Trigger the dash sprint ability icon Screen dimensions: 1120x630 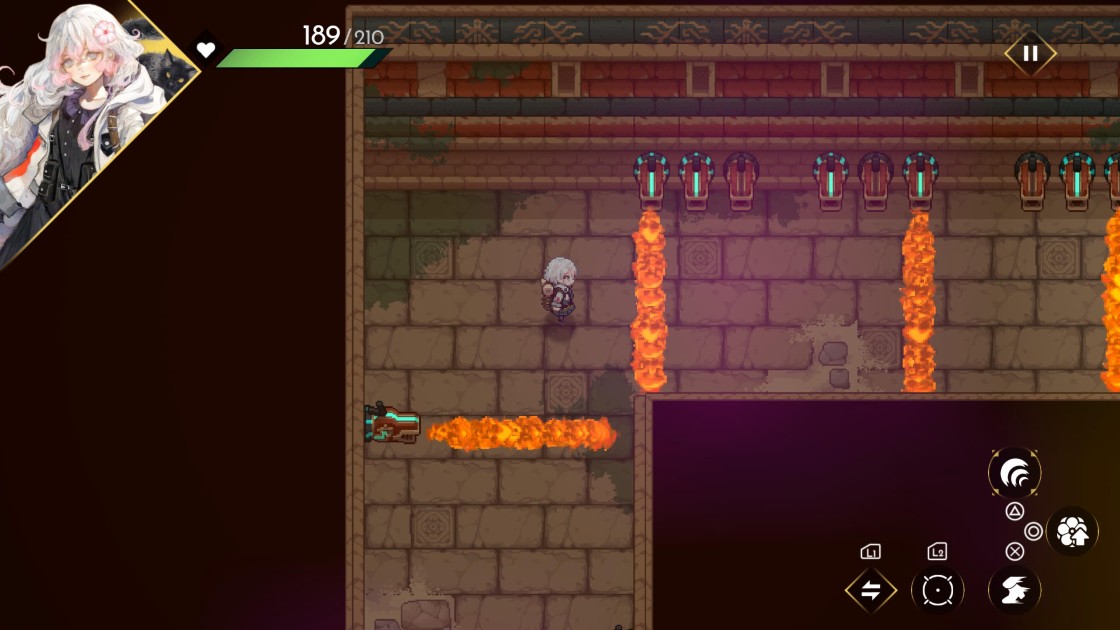[1014, 590]
